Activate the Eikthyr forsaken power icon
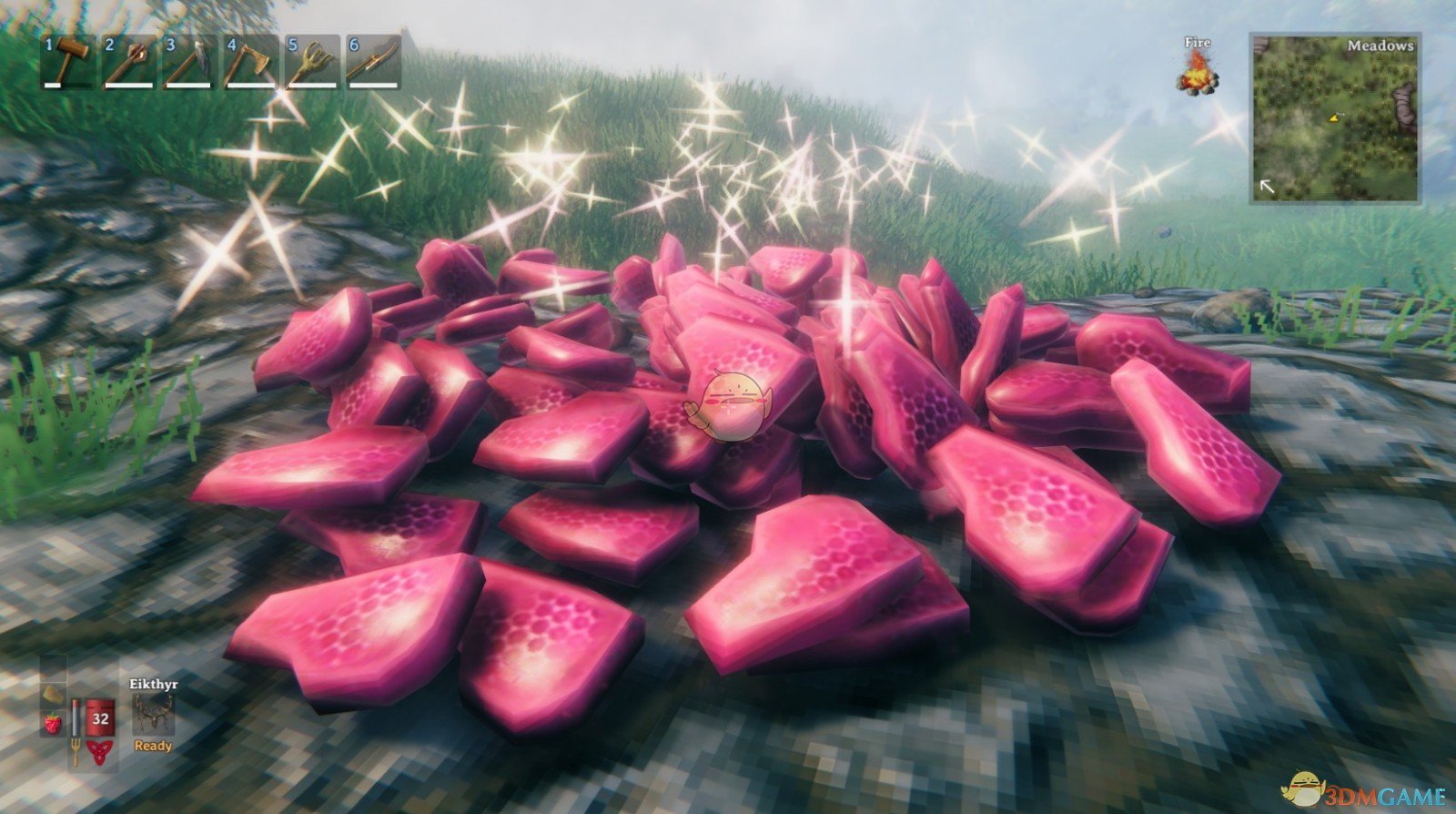1456x814 pixels. point(154,716)
